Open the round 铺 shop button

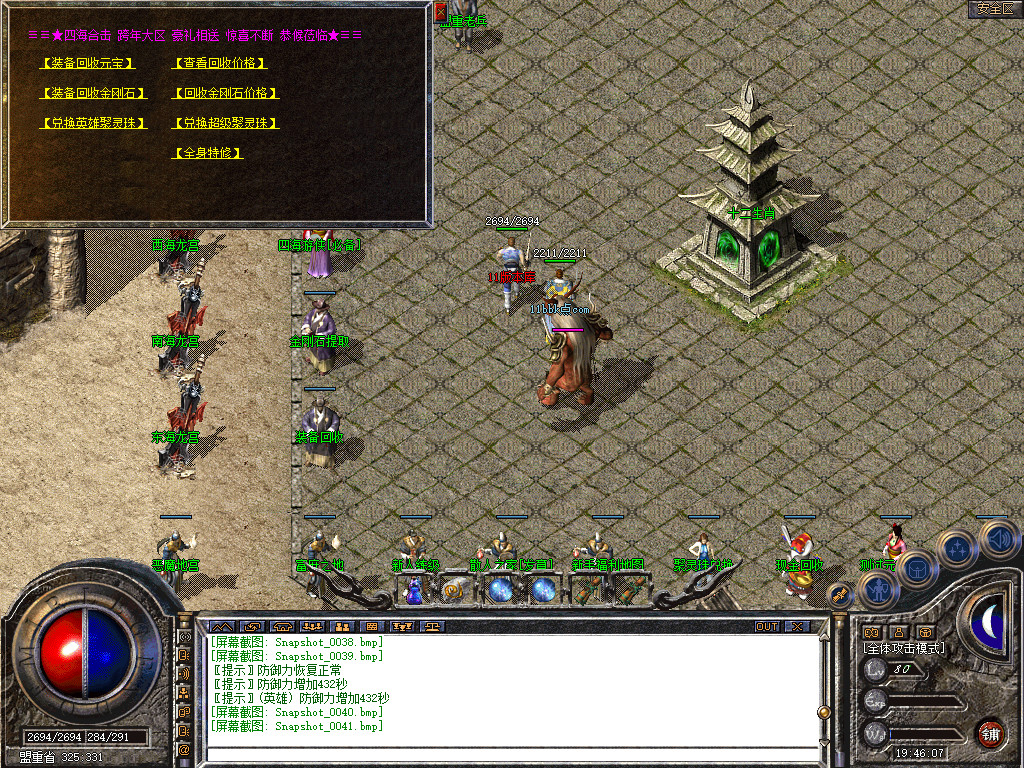point(990,733)
